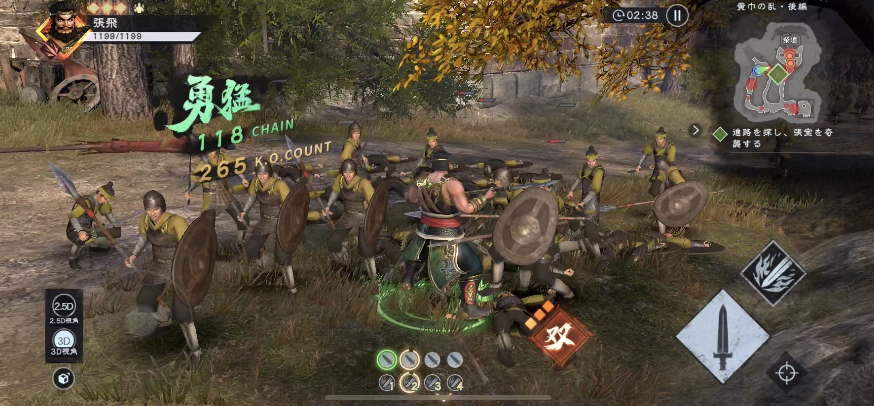Open the battlefield minimap
The height and width of the screenshot is (406, 874).
pos(776,73)
